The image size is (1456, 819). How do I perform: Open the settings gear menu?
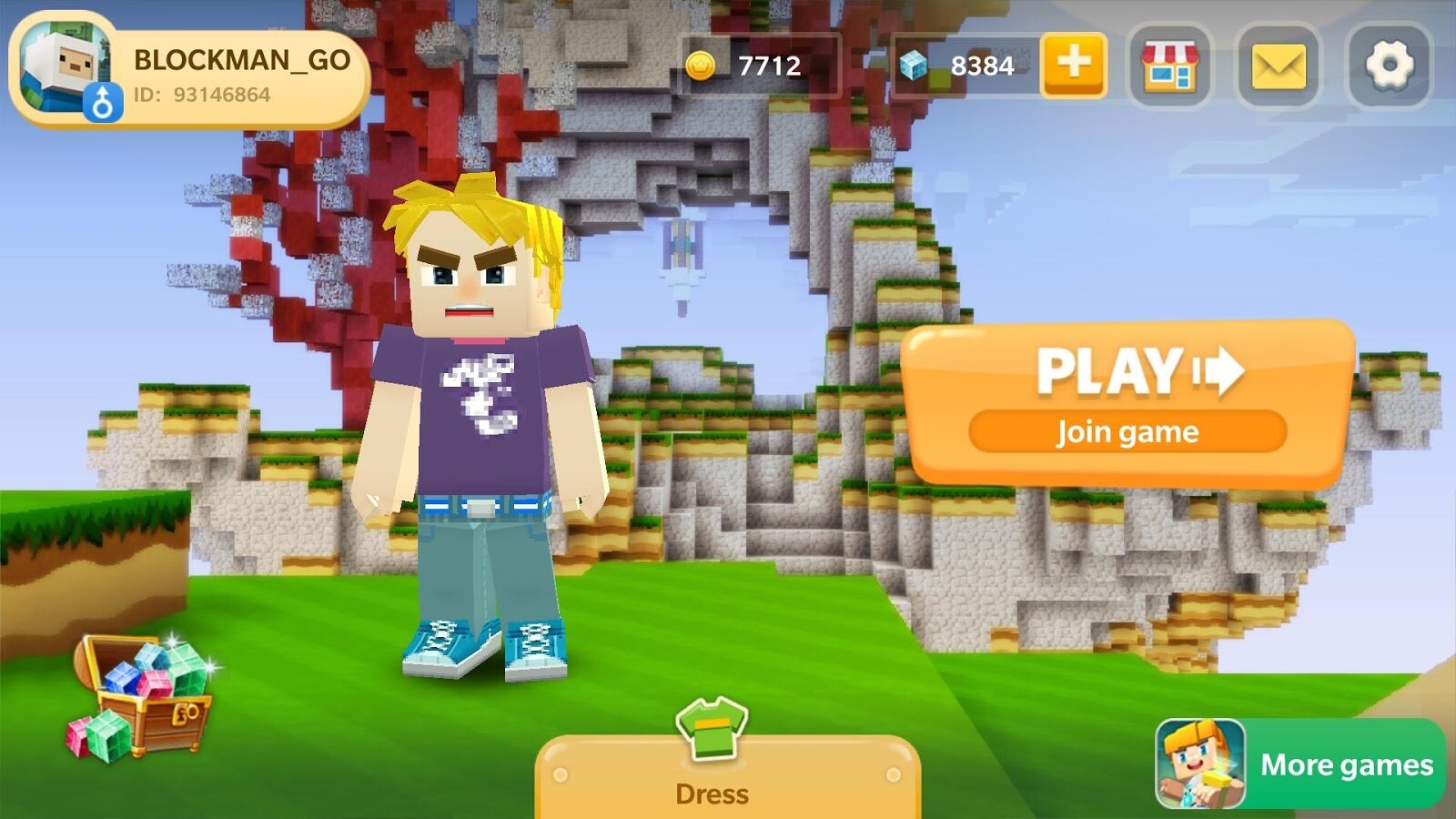[1390, 66]
